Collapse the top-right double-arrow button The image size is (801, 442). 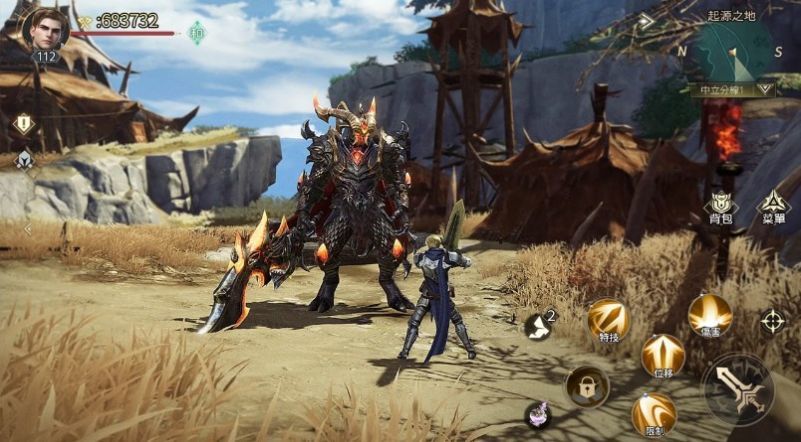(647, 20)
